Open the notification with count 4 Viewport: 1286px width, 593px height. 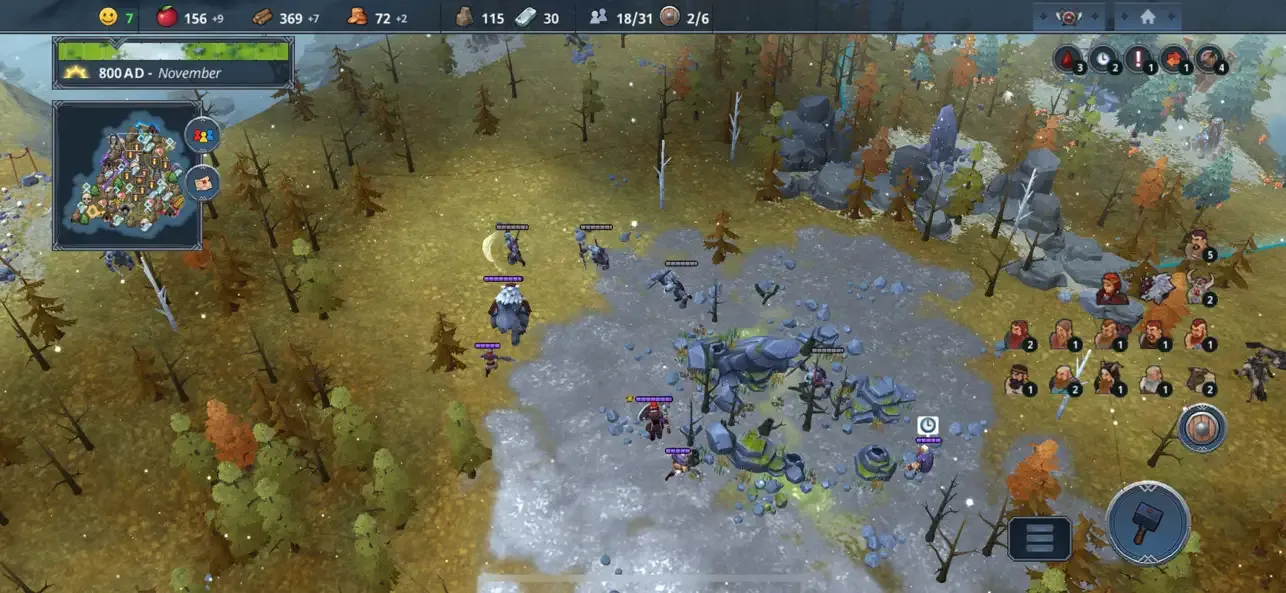[x=1209, y=59]
